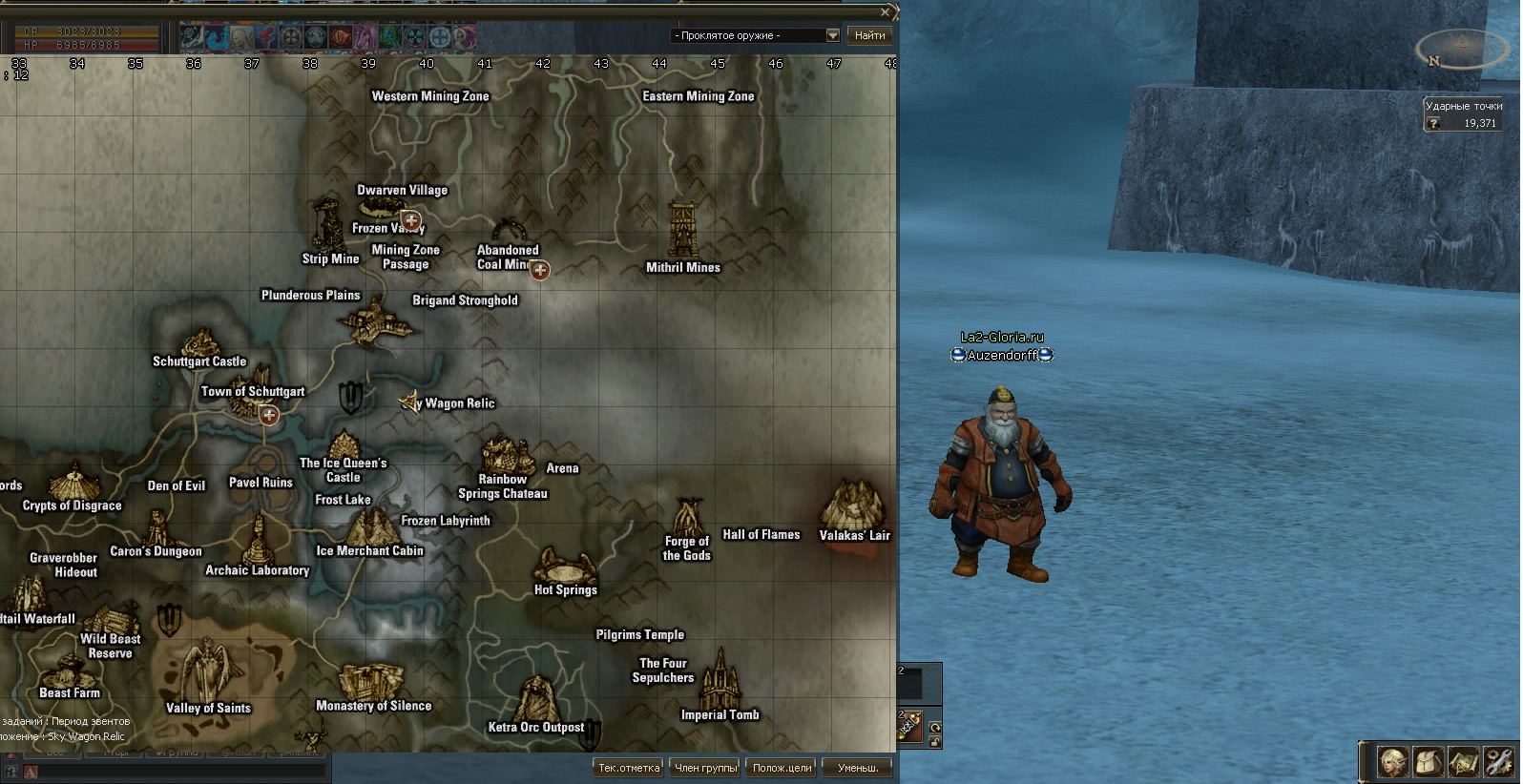Click the Тек.отметка button
This screenshot has width=1523, height=784.
pyautogui.click(x=628, y=767)
